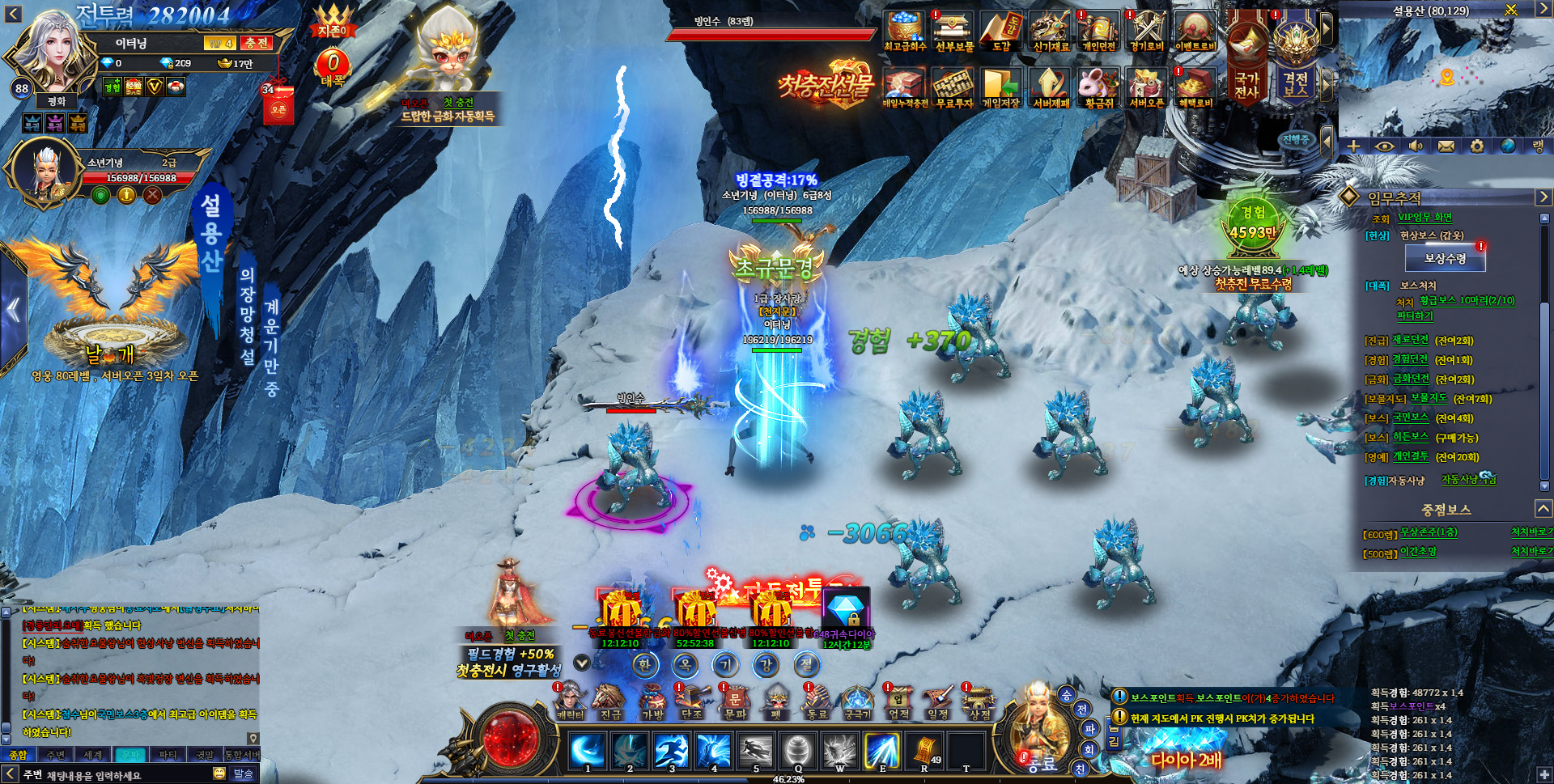Open the 도감 codex book icon

1002,32
